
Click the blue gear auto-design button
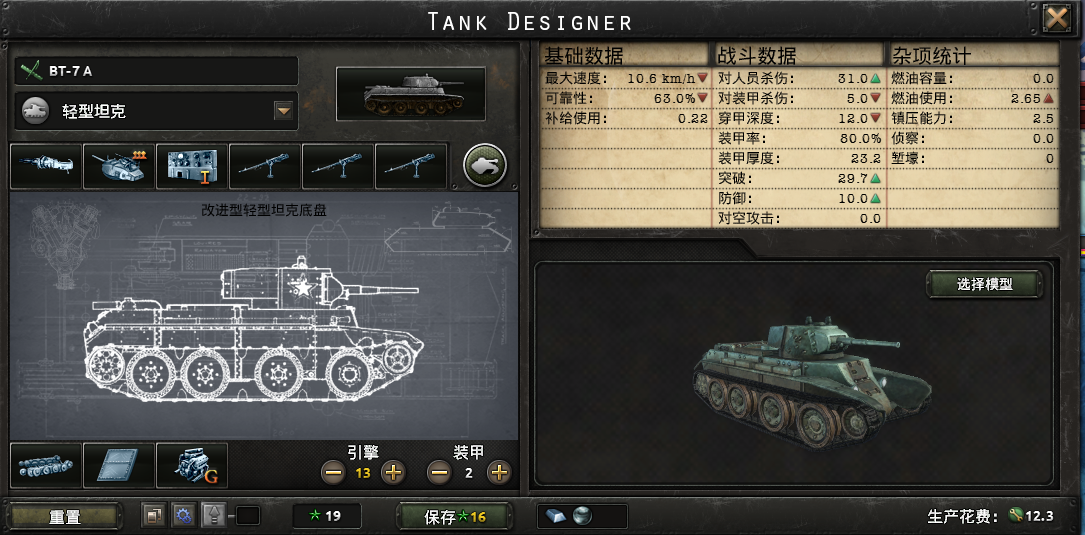coord(183,516)
